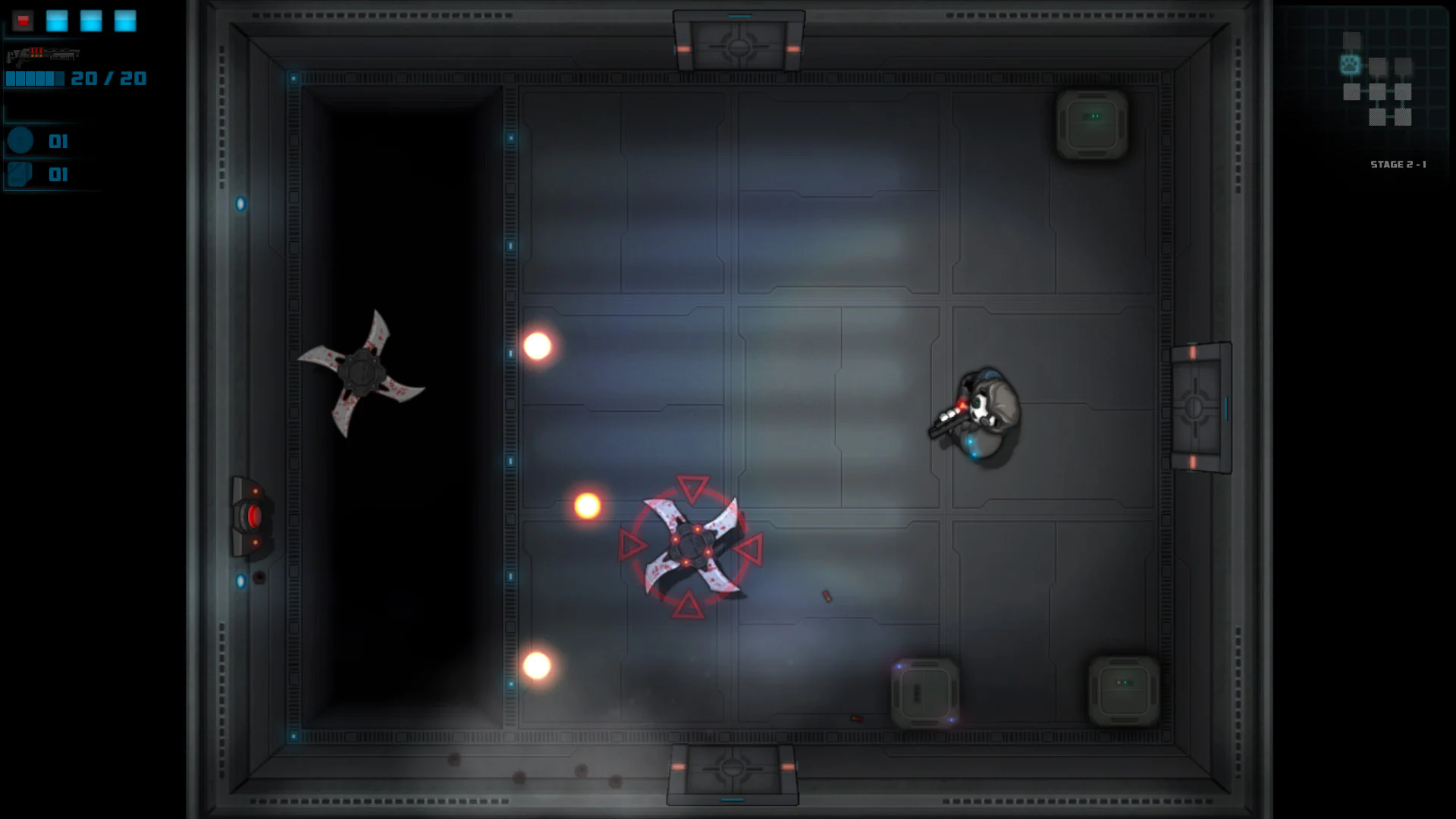Click the armor pickup icon beside the second 01
The image size is (1456, 819).
tap(20, 174)
